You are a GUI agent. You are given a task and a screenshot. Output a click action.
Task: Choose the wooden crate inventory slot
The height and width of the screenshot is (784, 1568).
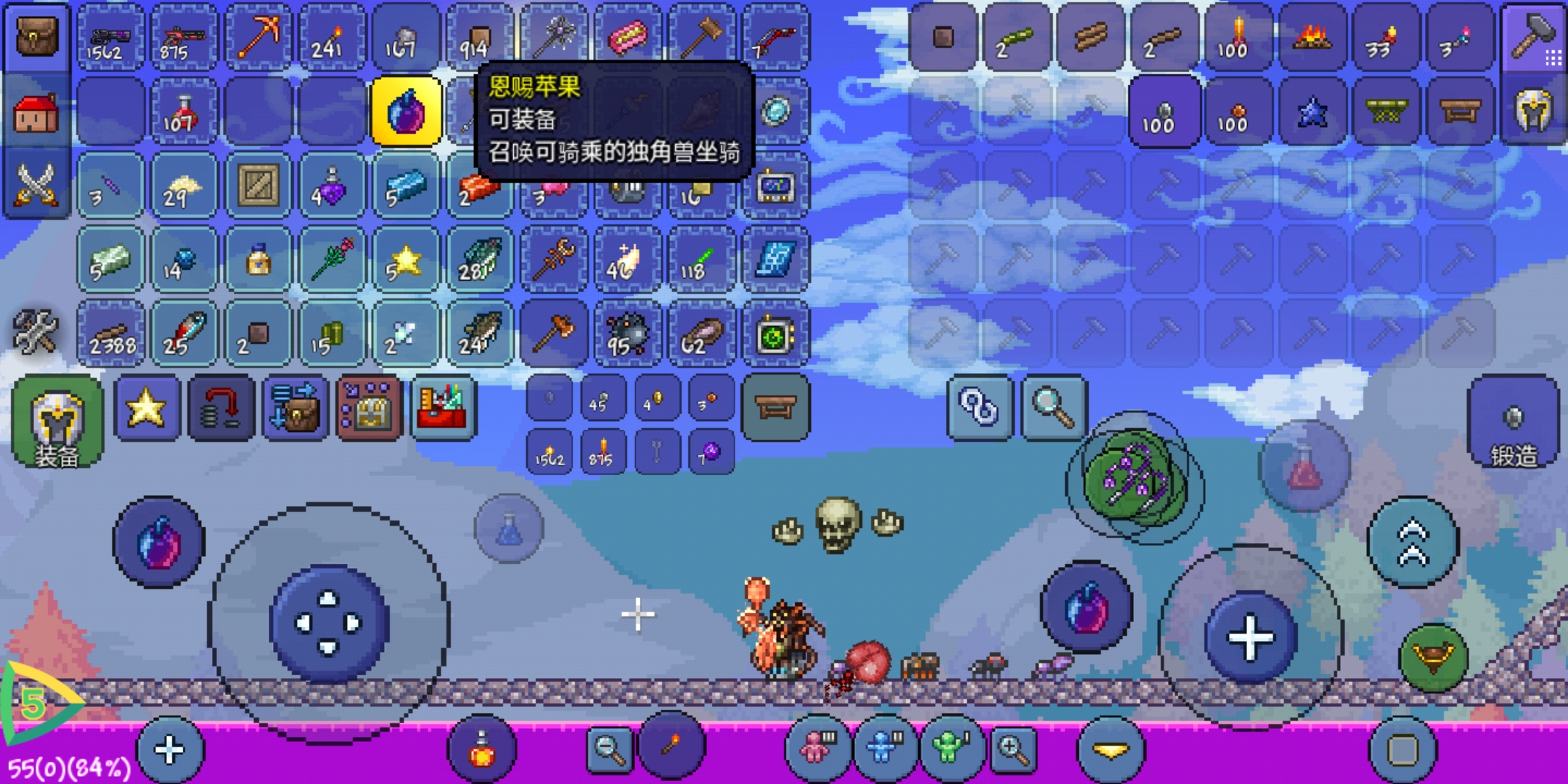[x=258, y=186]
